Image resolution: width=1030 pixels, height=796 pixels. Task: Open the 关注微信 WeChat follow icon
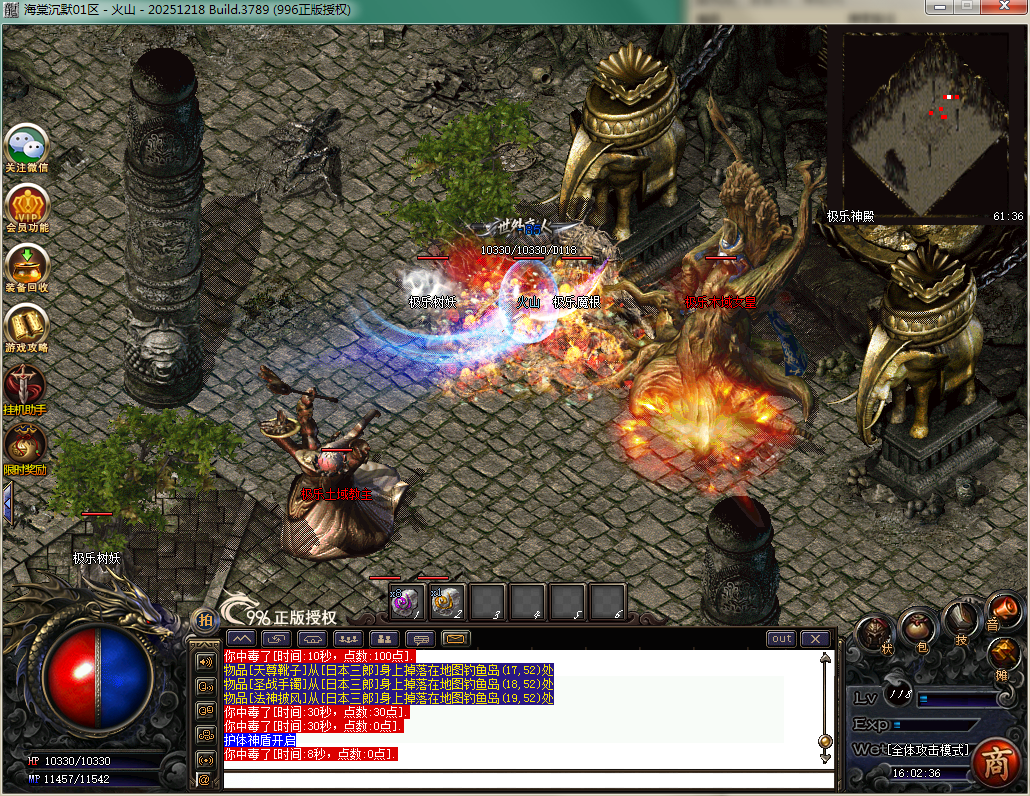coord(26,145)
